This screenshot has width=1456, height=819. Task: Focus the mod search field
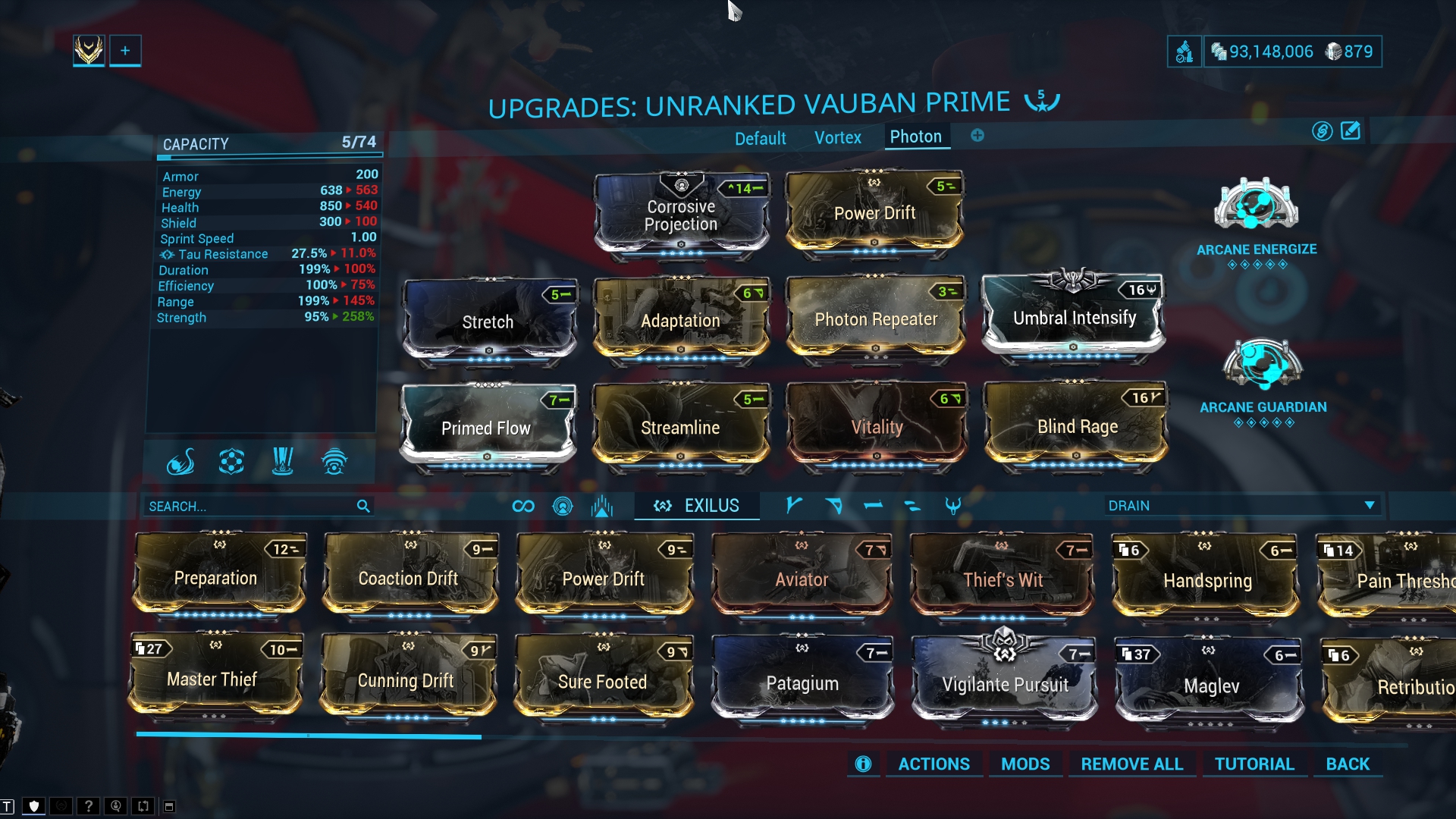[250, 507]
